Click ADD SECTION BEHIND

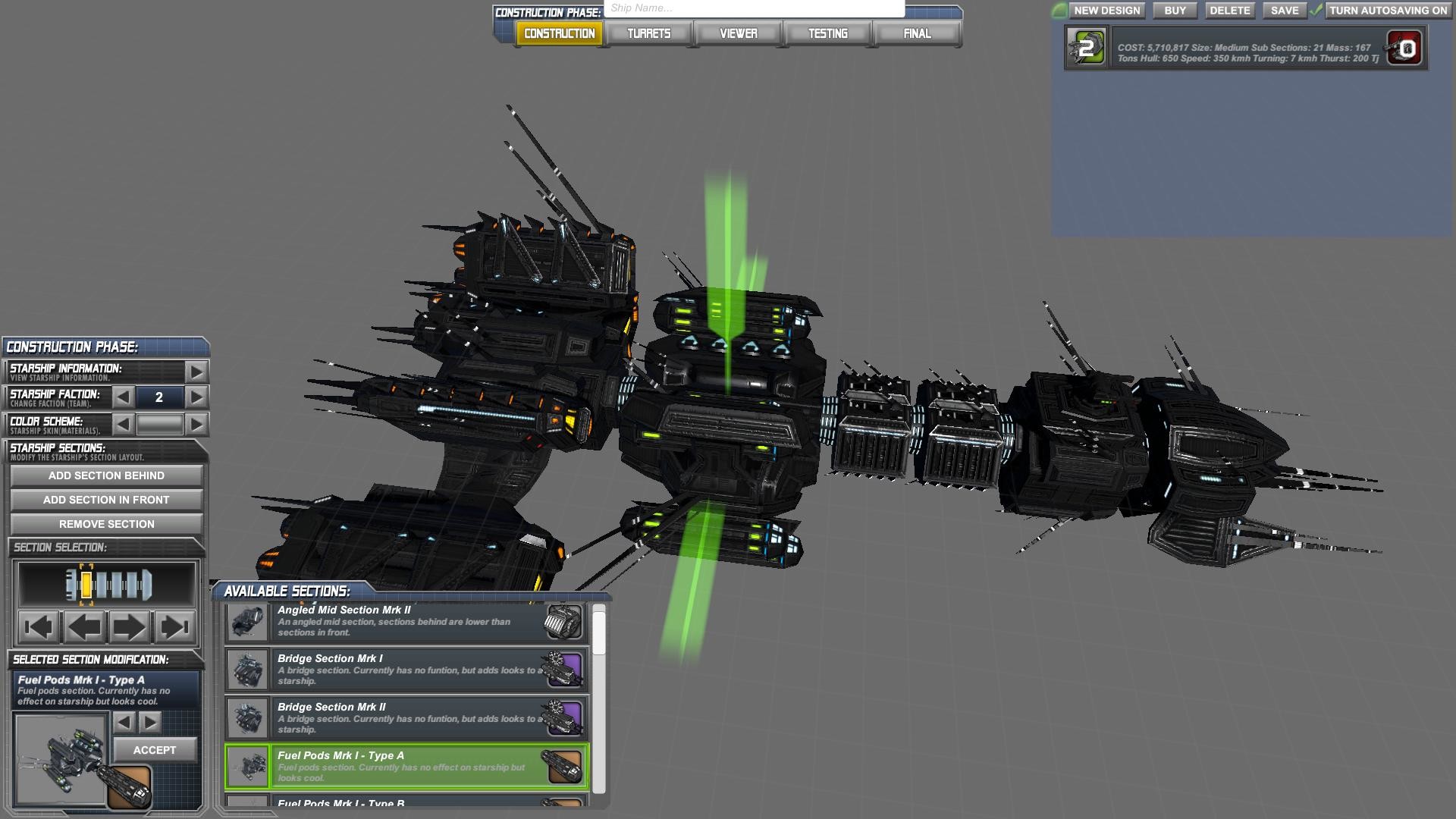(105, 475)
